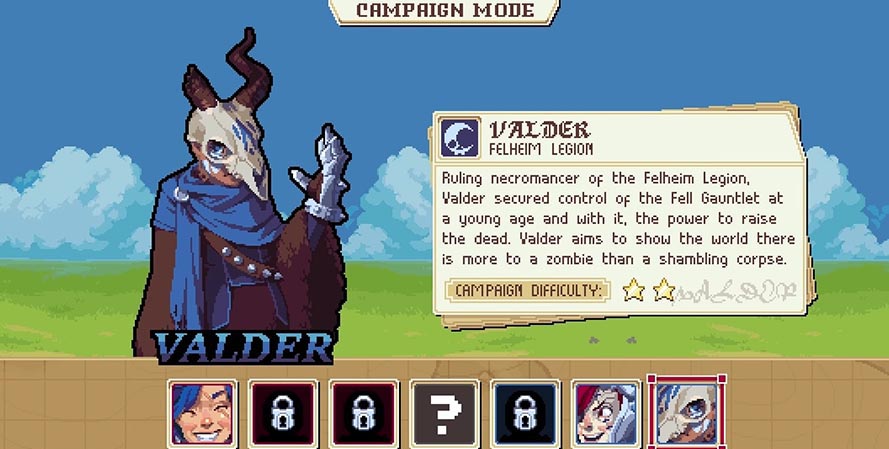Choose the question mark mystery commander tile
Viewport: 889px width, 449px height.
click(x=444, y=413)
